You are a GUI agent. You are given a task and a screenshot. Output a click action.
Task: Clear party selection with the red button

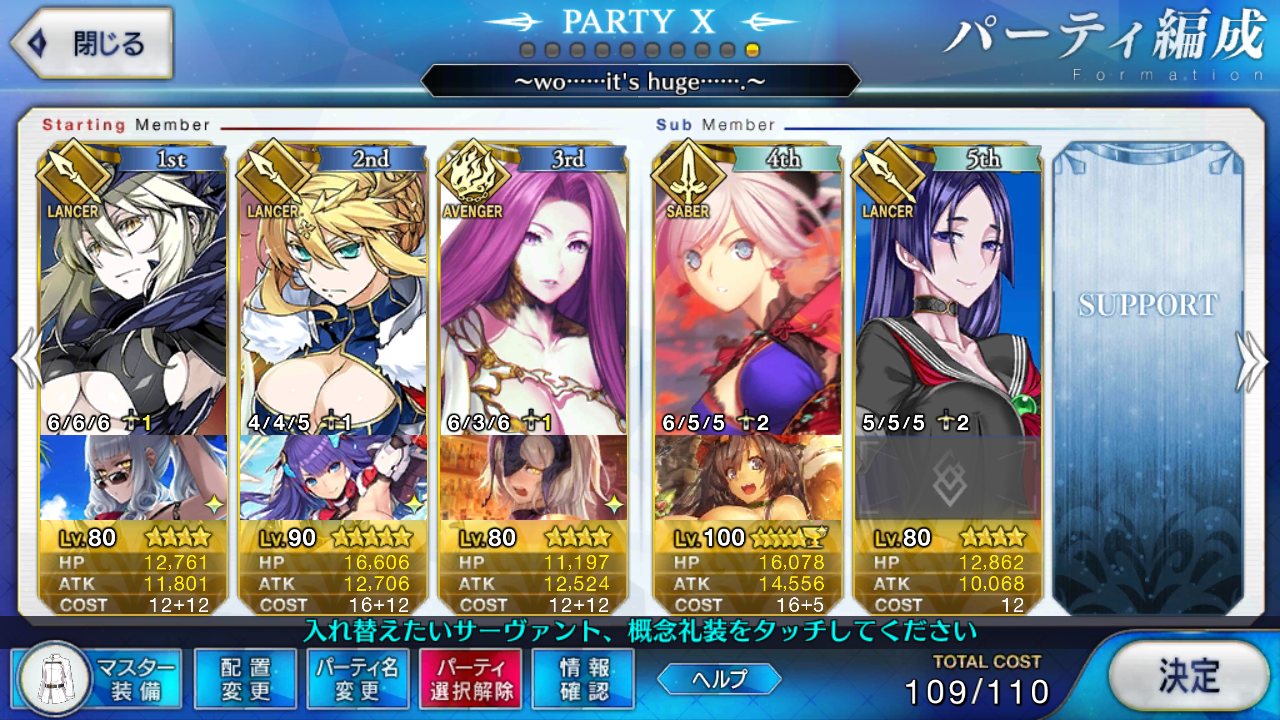[470, 678]
